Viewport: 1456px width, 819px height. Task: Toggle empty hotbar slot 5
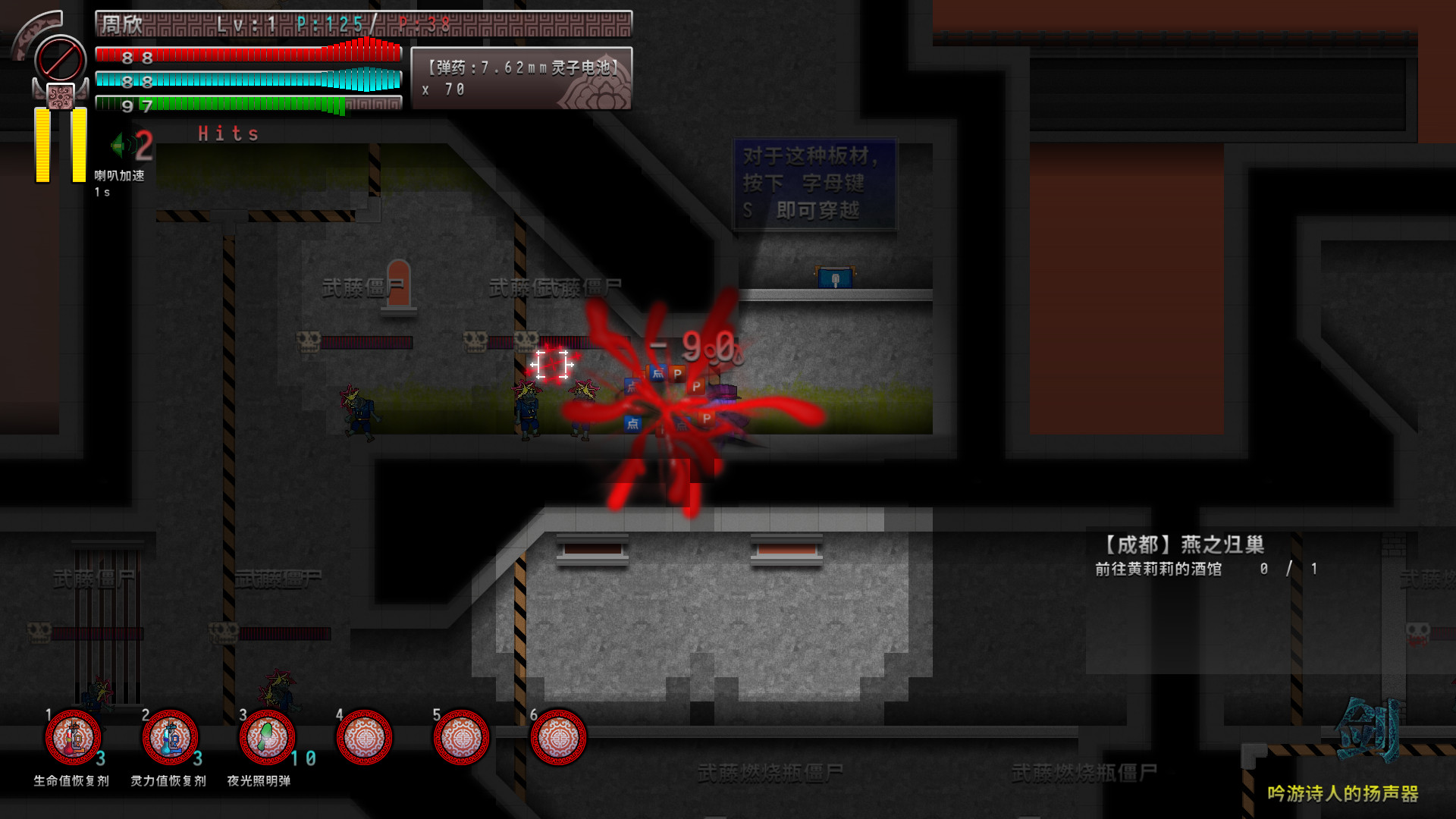point(462,738)
